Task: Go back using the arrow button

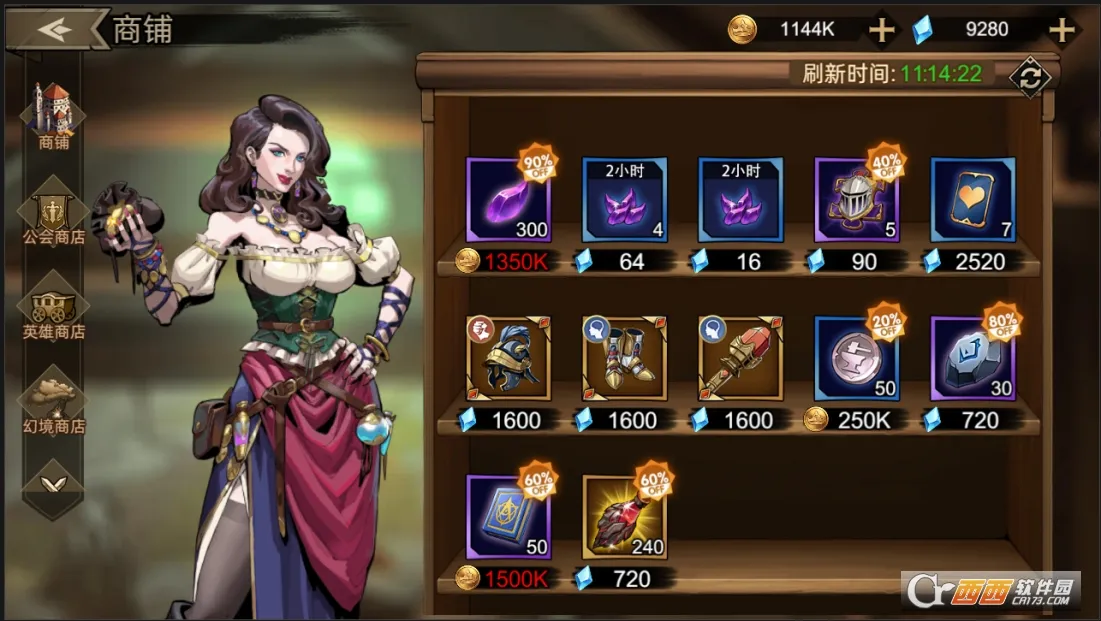Action: pos(58,29)
